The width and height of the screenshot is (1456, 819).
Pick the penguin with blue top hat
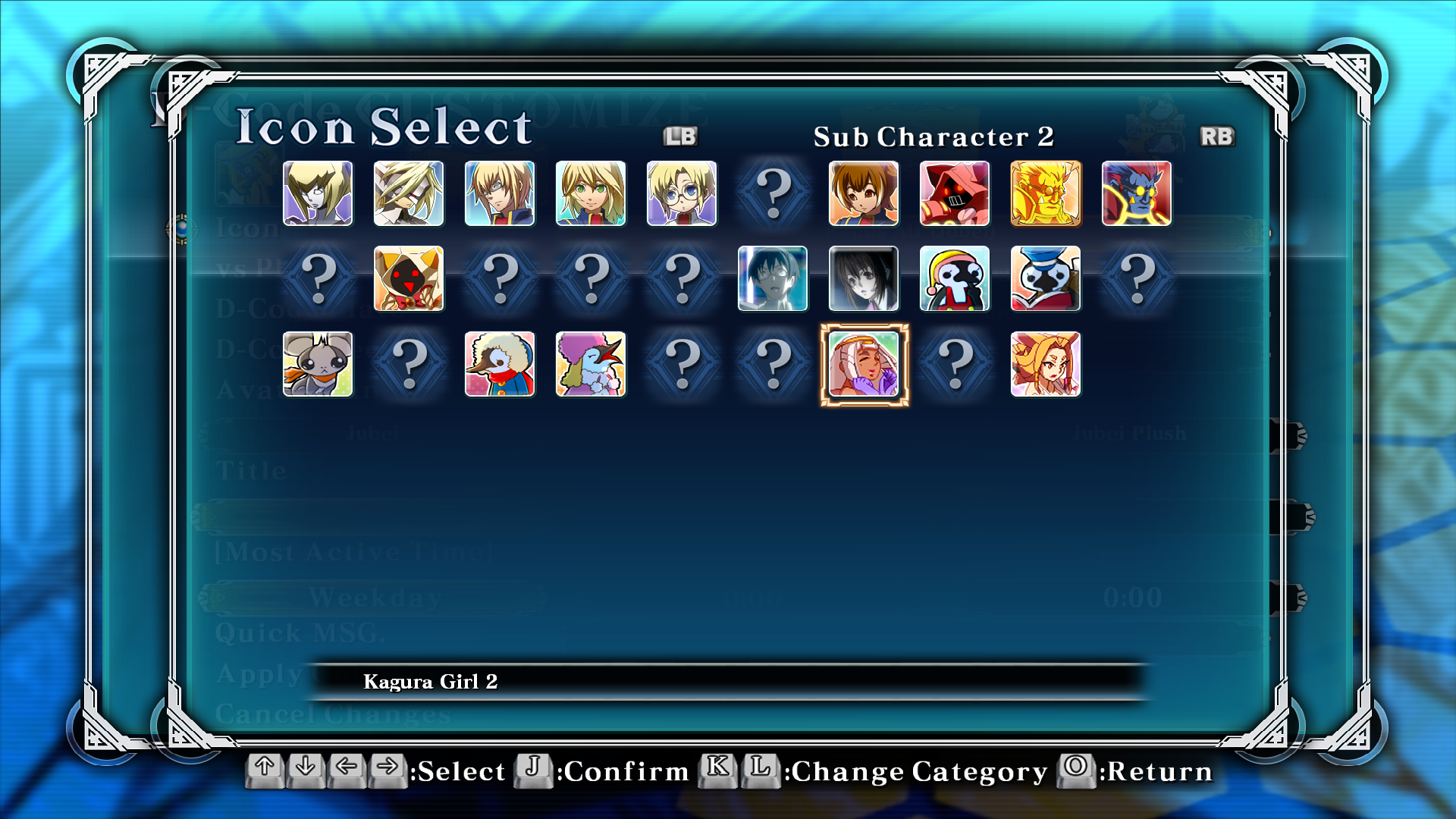tap(1046, 278)
